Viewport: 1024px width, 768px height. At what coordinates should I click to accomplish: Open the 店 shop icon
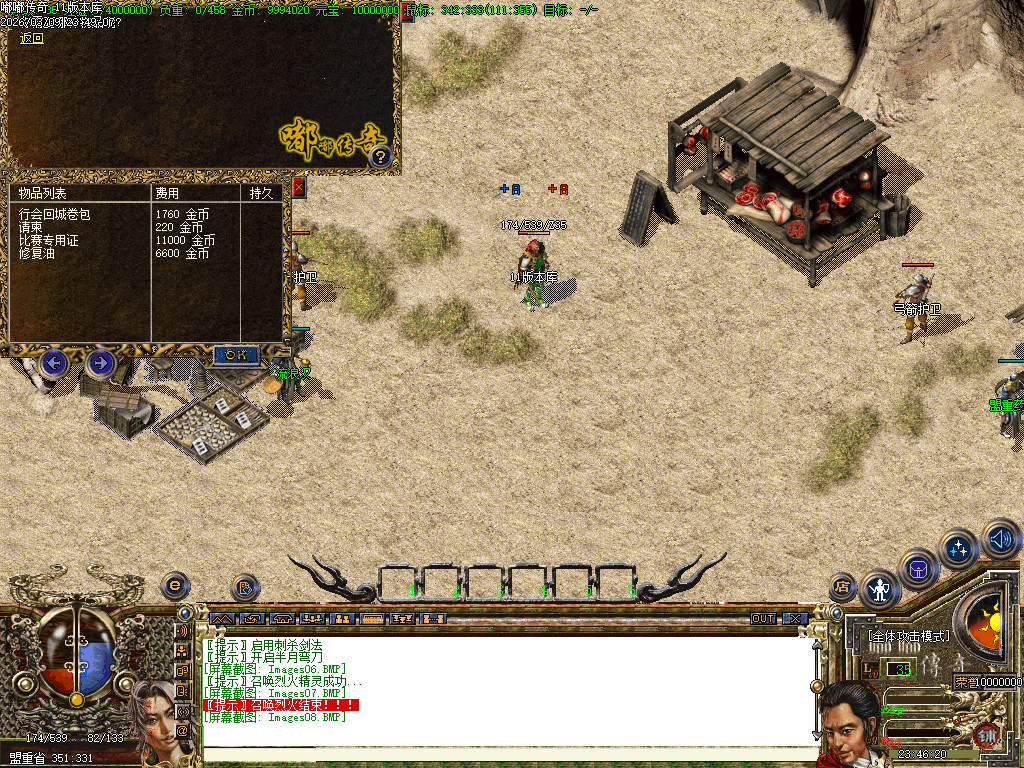click(x=843, y=587)
